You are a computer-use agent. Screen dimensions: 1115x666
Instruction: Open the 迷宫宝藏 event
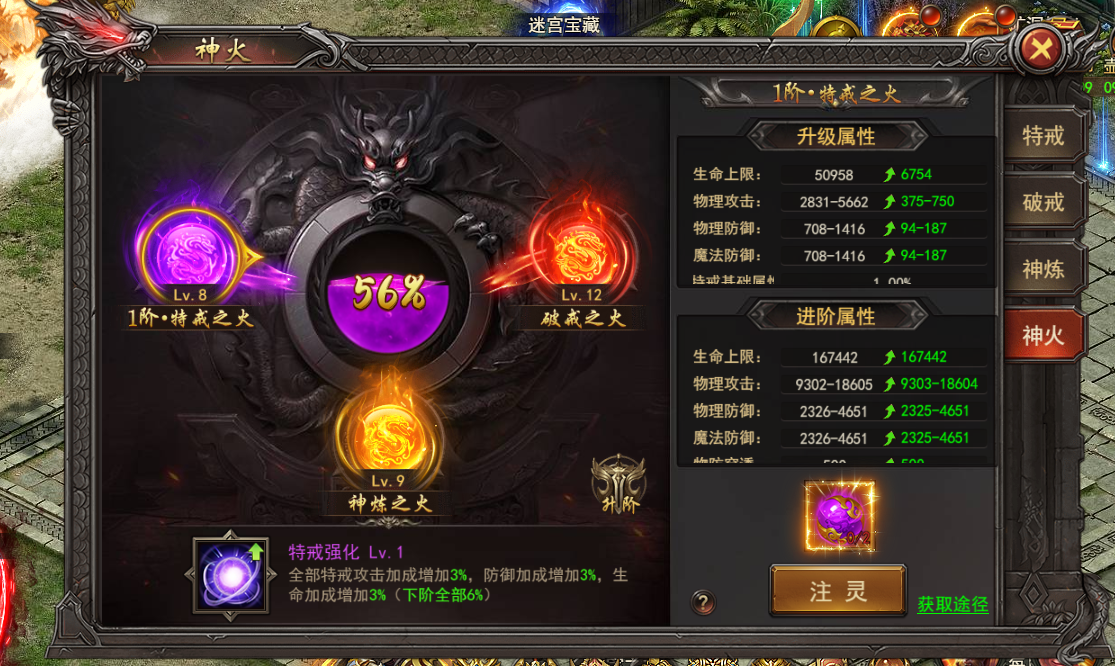click(564, 24)
